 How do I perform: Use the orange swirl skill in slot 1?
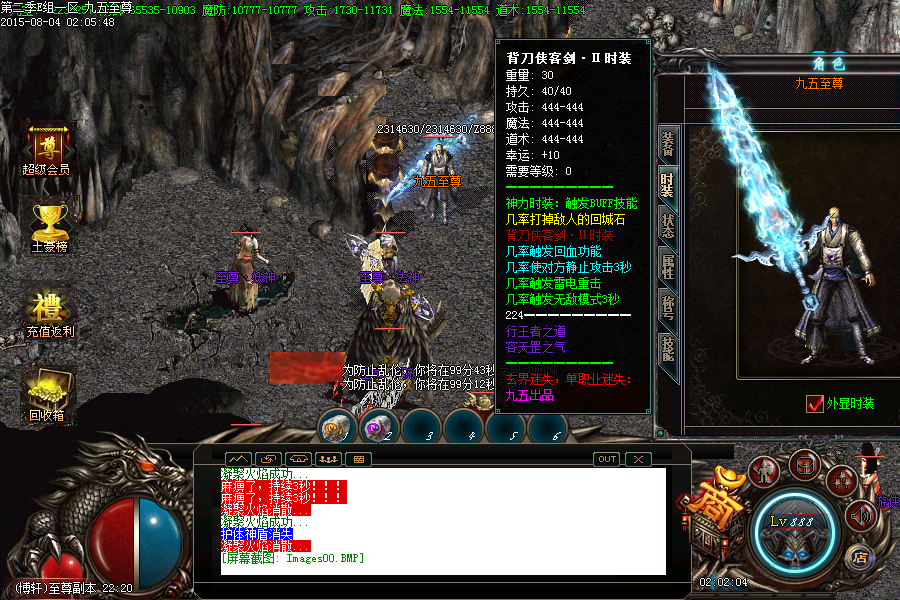pyautogui.click(x=337, y=428)
